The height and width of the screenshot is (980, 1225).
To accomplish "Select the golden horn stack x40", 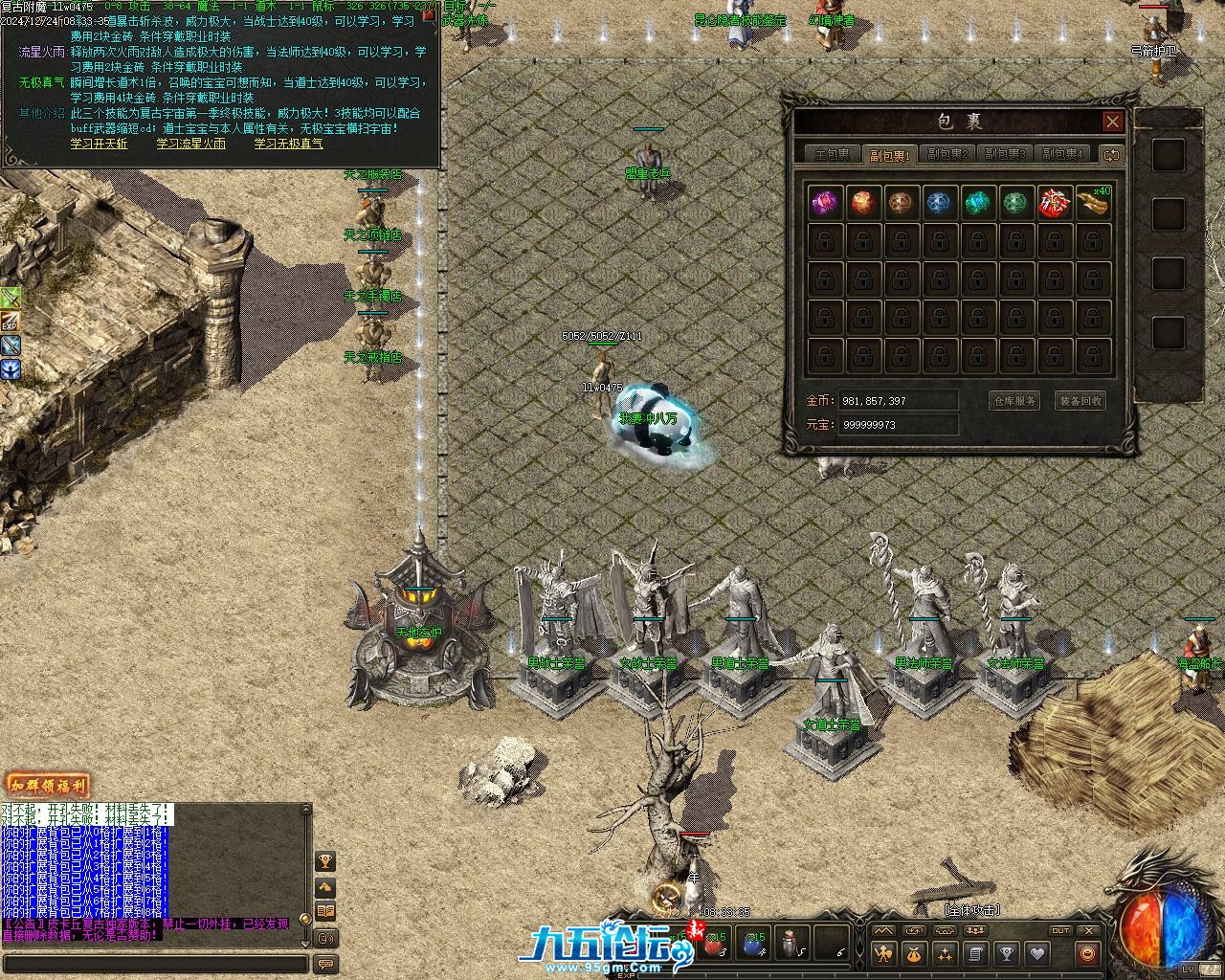I will [1093, 203].
